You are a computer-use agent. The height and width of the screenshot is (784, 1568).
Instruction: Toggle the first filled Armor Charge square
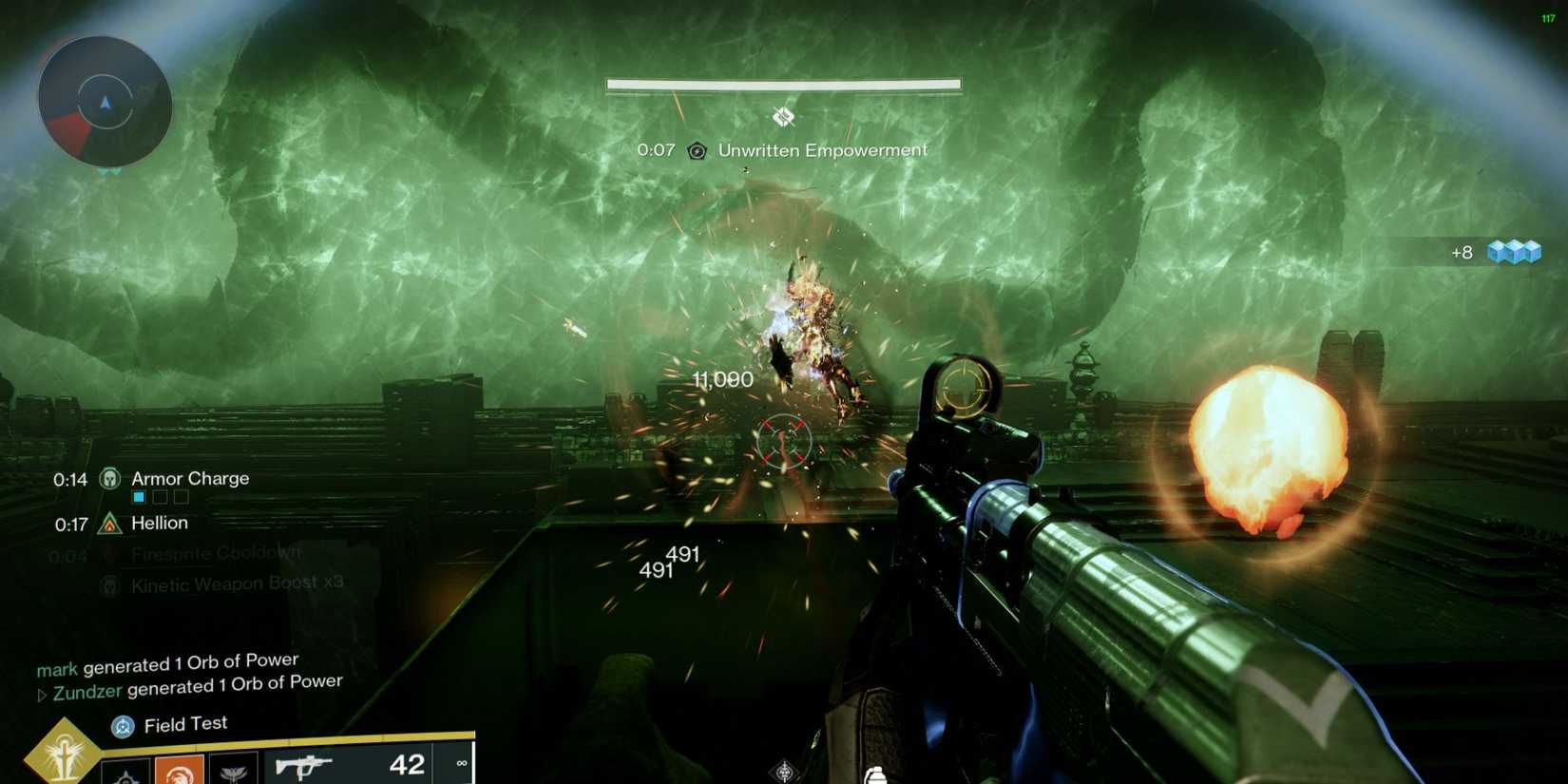[139, 496]
